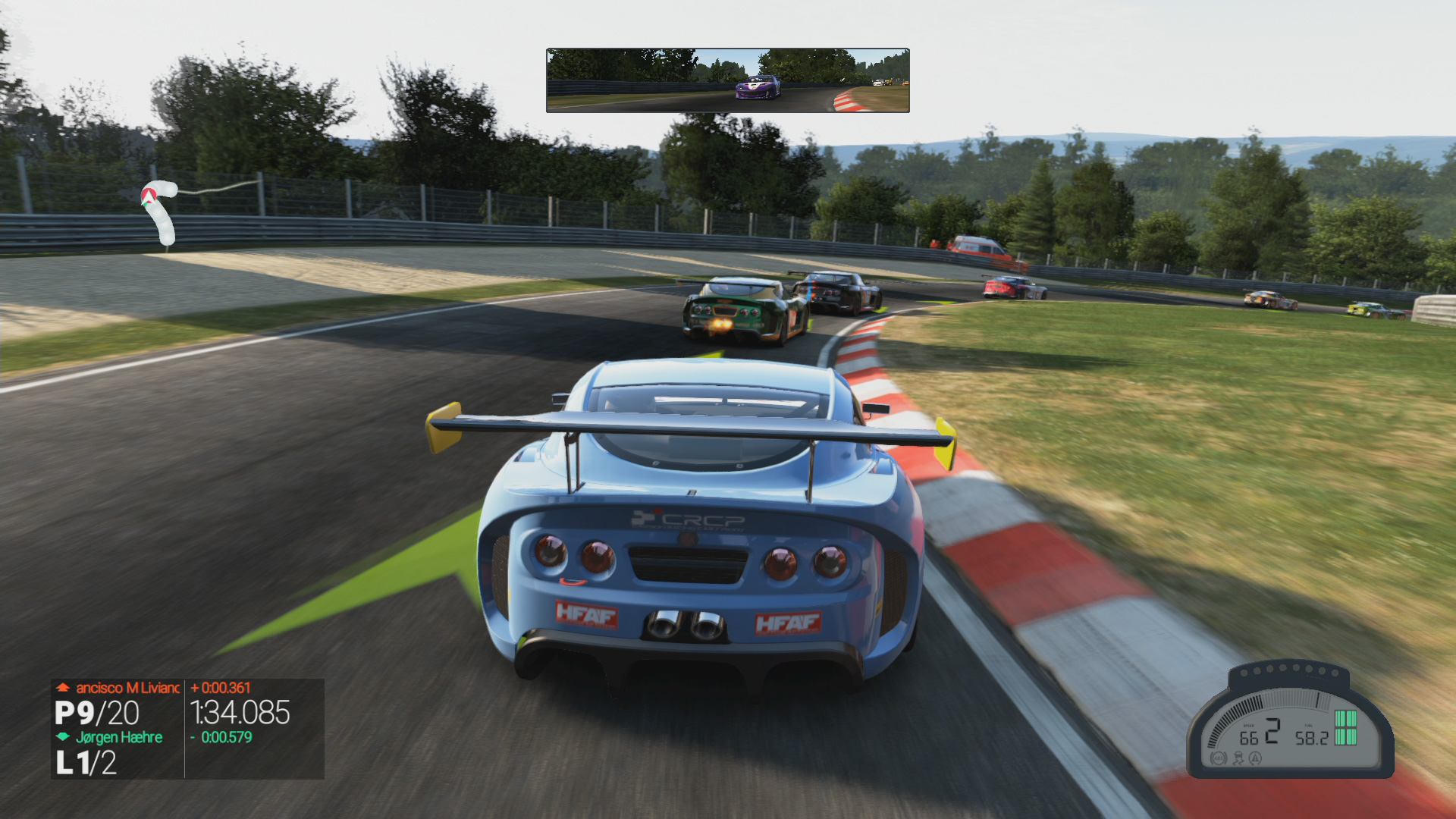Click the stability control skidding-car icon
Viewport: 1456px width, 819px height.
tap(1238, 758)
